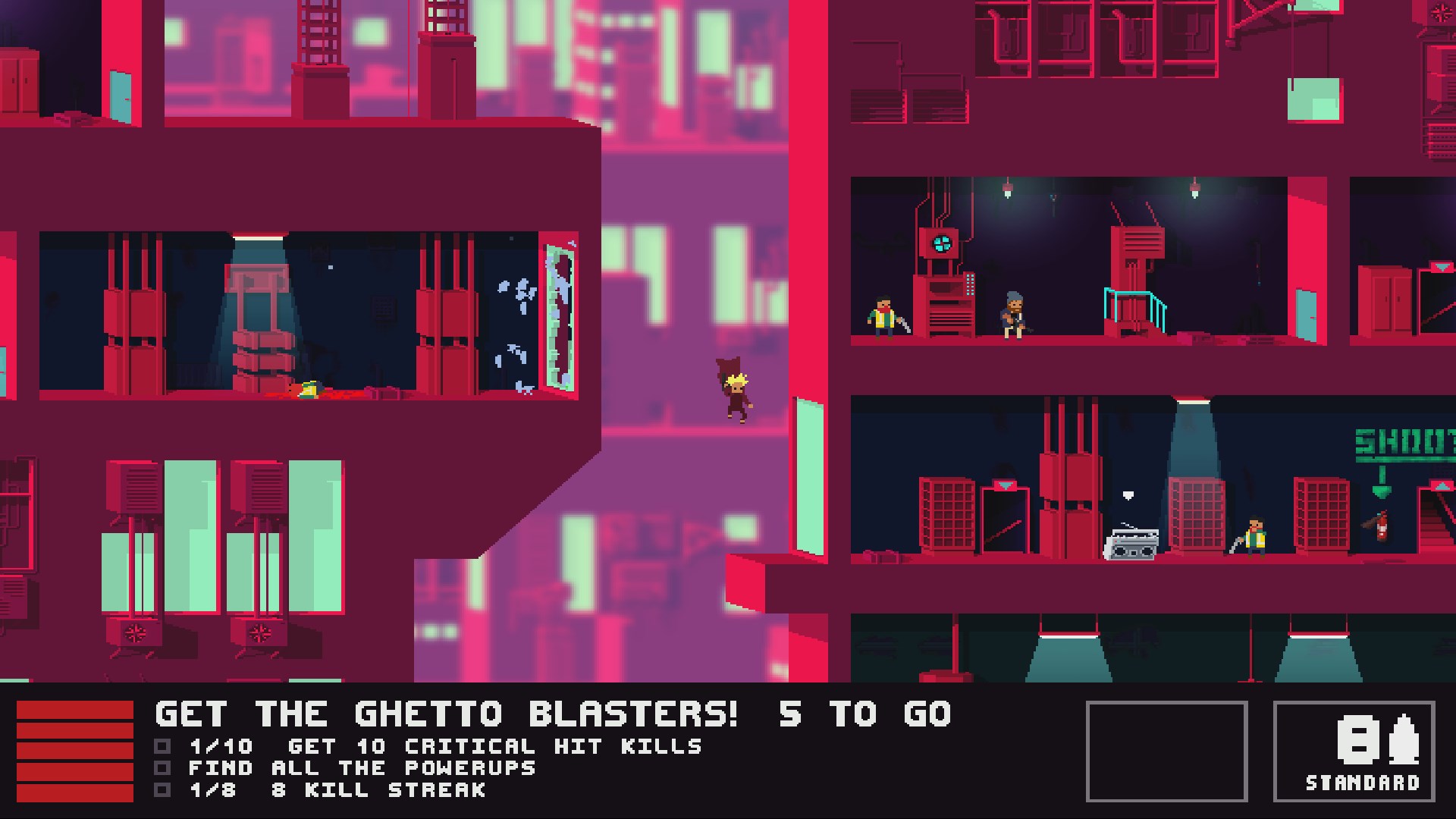Check the FIND ALL THE POWERUPS objective box

[162, 768]
